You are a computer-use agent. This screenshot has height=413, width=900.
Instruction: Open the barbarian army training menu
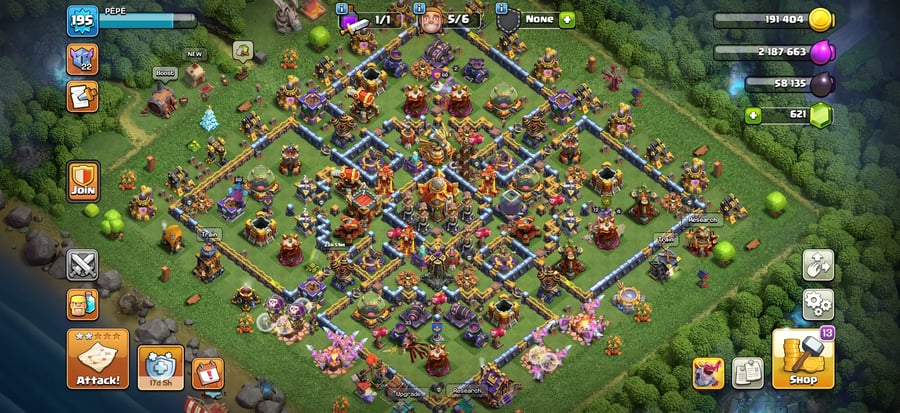82,304
